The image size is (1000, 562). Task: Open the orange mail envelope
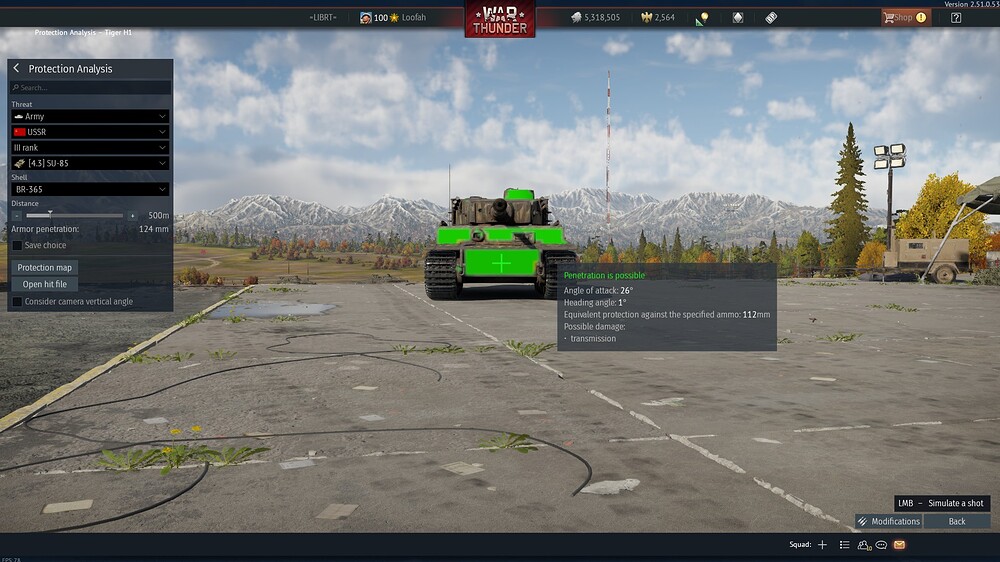pyautogui.click(x=899, y=545)
